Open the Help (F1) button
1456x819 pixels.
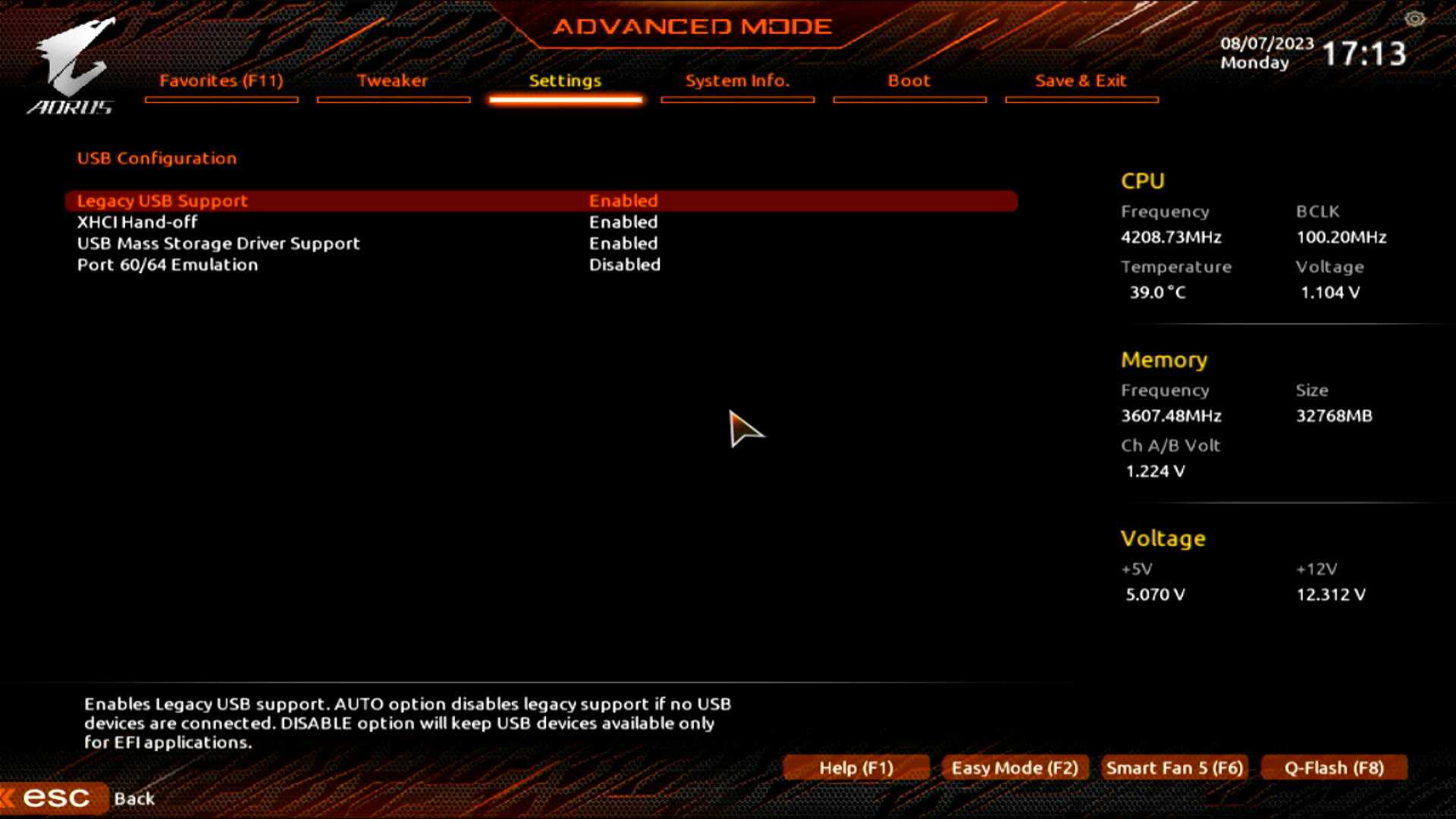(856, 767)
